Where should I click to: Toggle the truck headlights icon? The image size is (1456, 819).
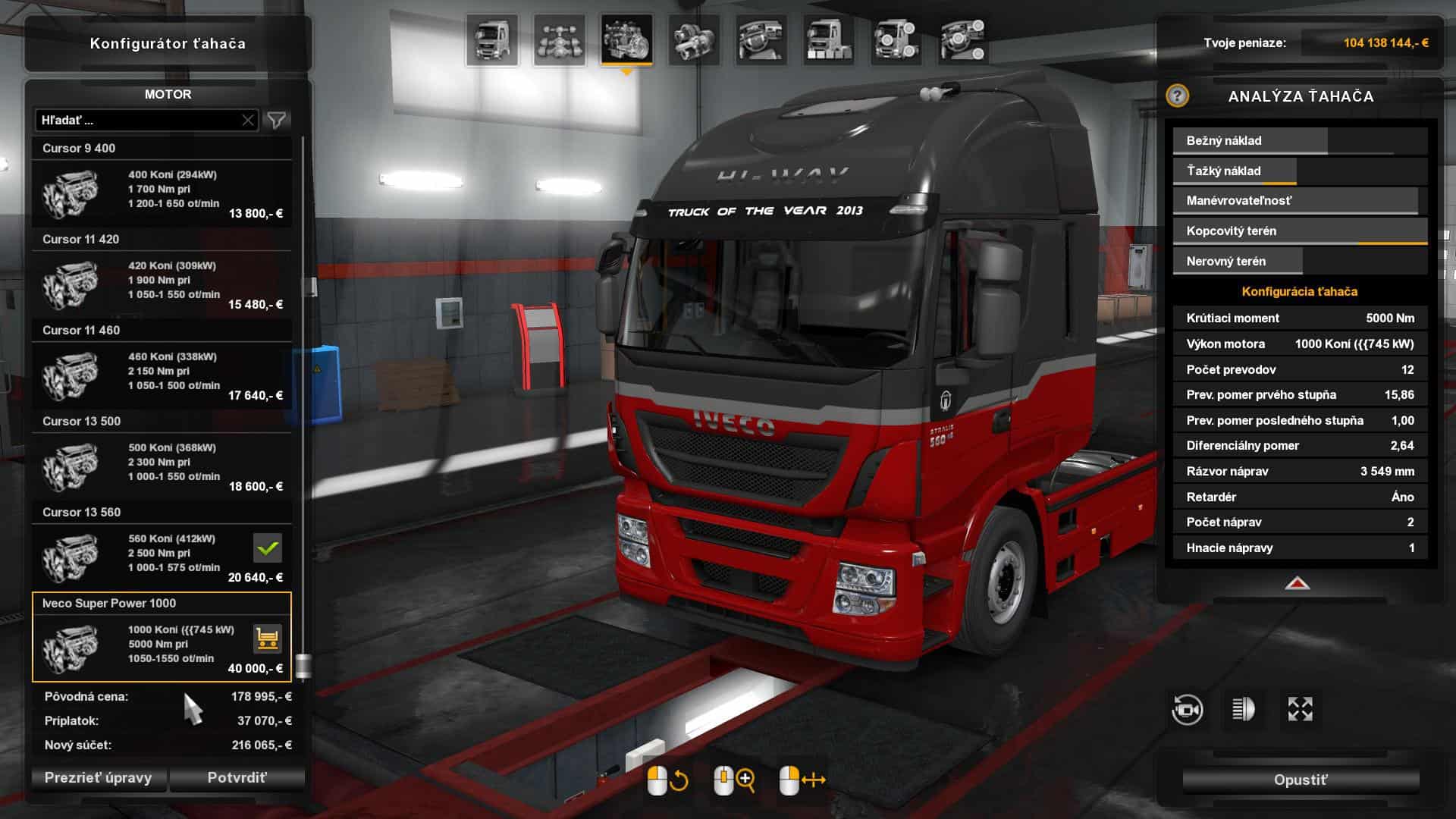coord(1243,710)
